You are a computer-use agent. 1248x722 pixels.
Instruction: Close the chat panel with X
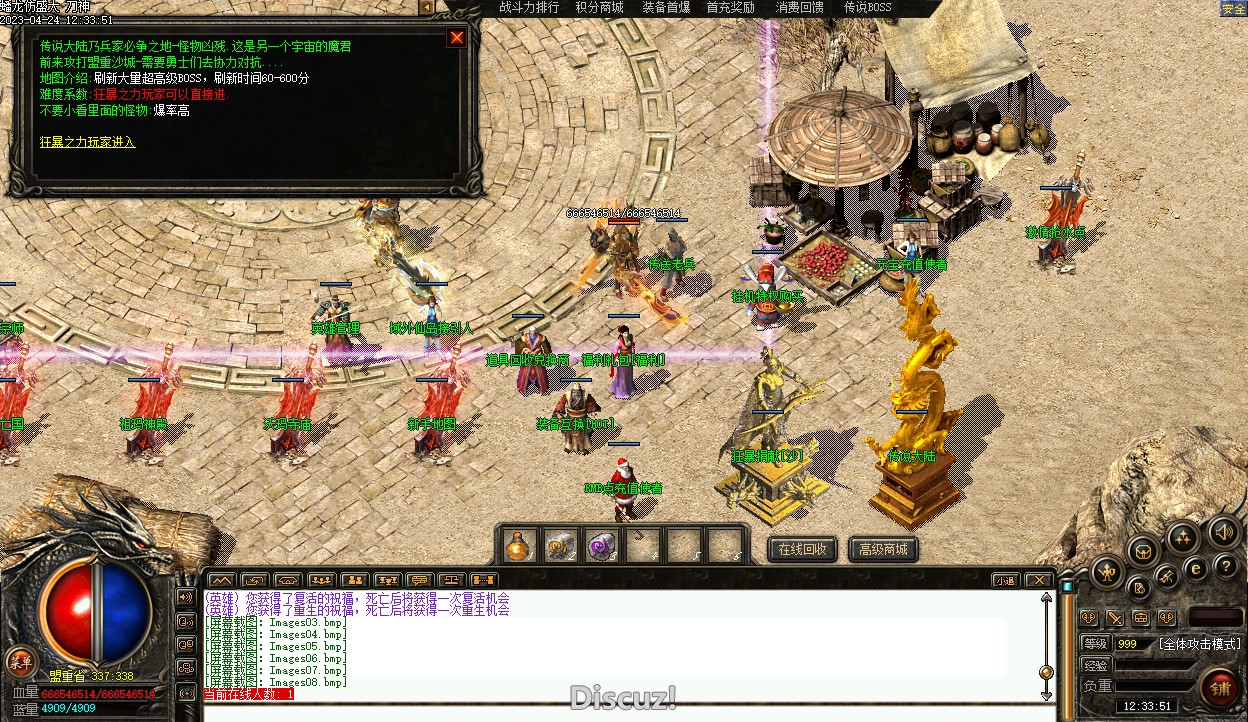coord(1039,580)
